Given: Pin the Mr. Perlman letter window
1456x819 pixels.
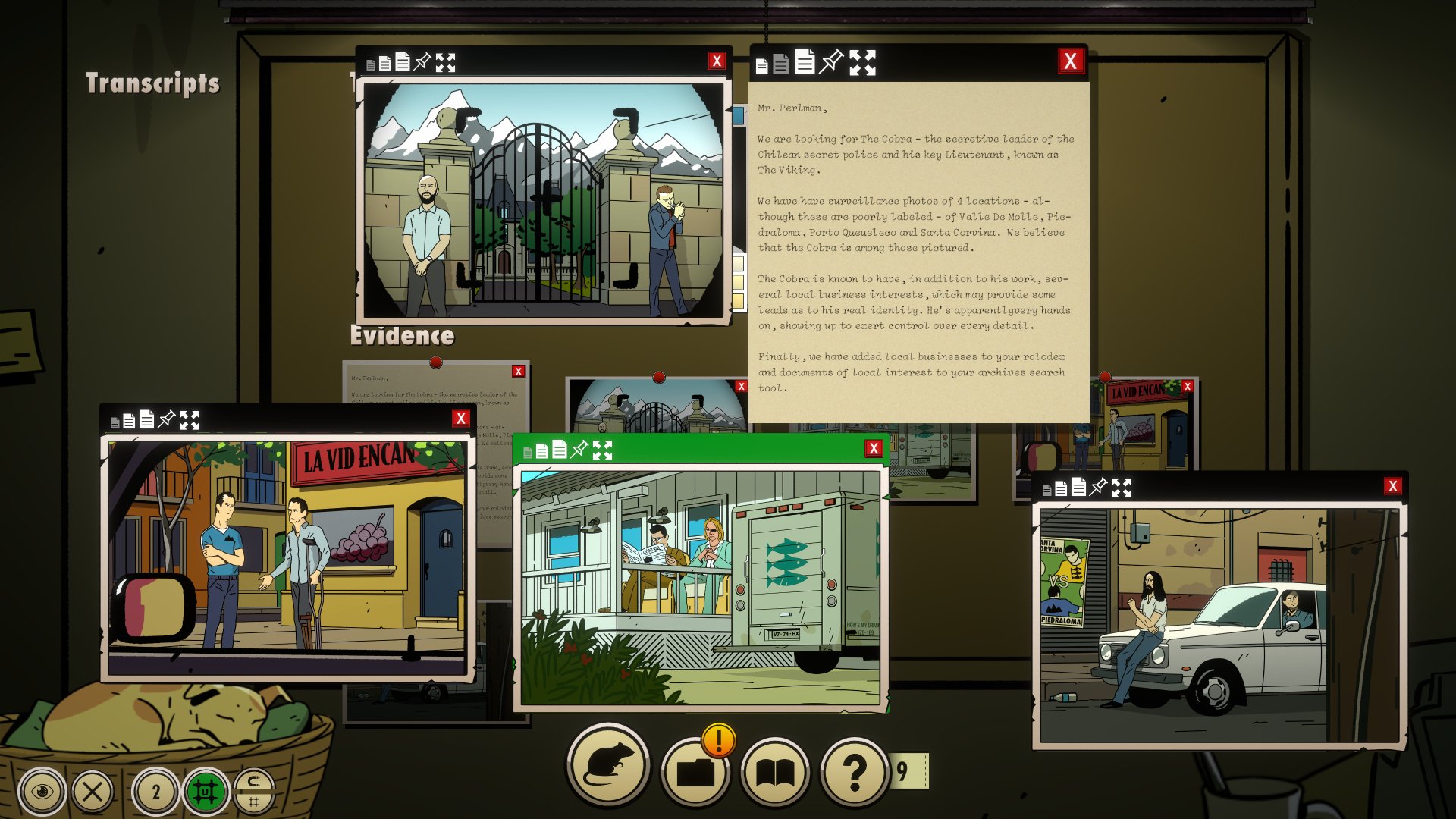Looking at the screenshot, I should click(x=832, y=61).
